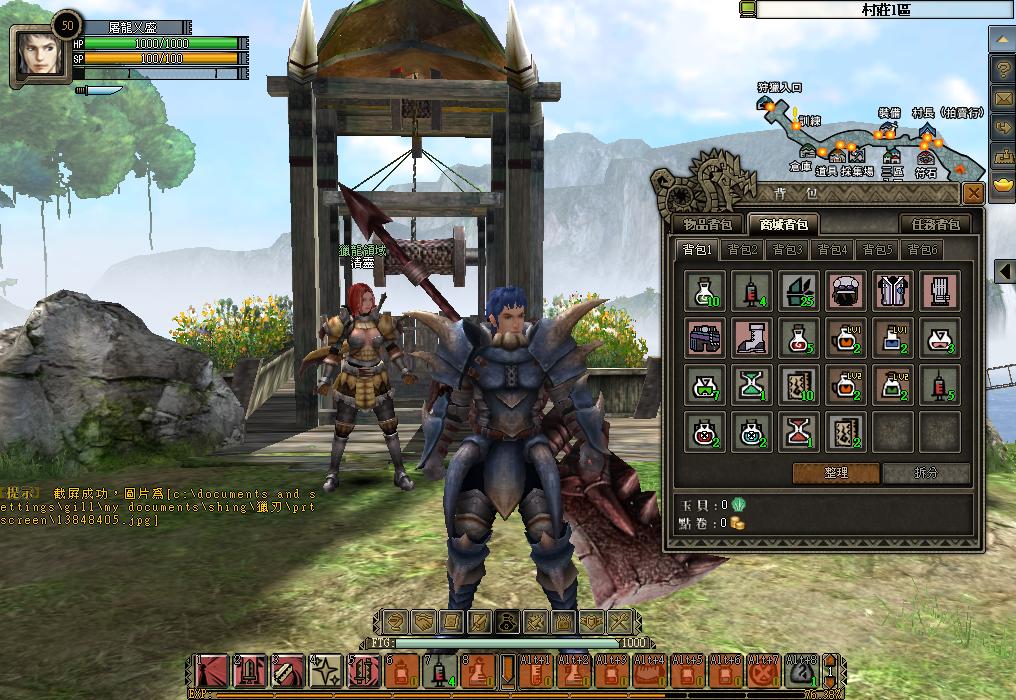The height and width of the screenshot is (700, 1016).
Task: Click the 村長 marker on the minimap
Action: [927, 130]
